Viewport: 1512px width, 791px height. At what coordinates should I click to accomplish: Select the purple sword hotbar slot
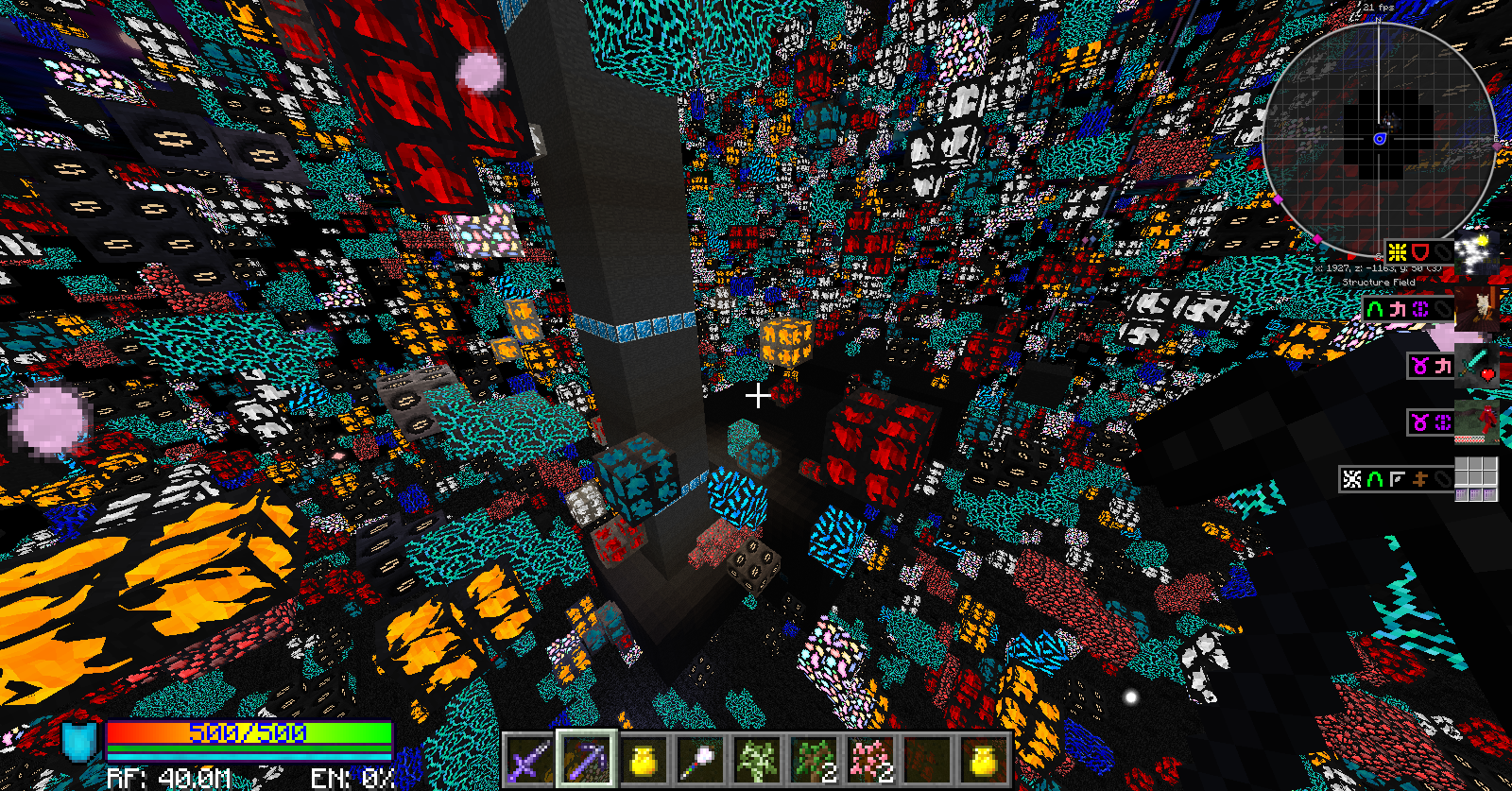pos(529,760)
